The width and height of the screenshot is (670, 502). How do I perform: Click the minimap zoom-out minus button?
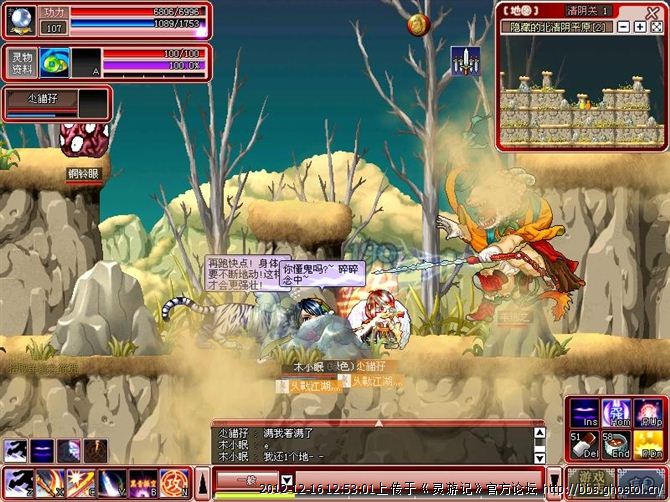point(624,27)
